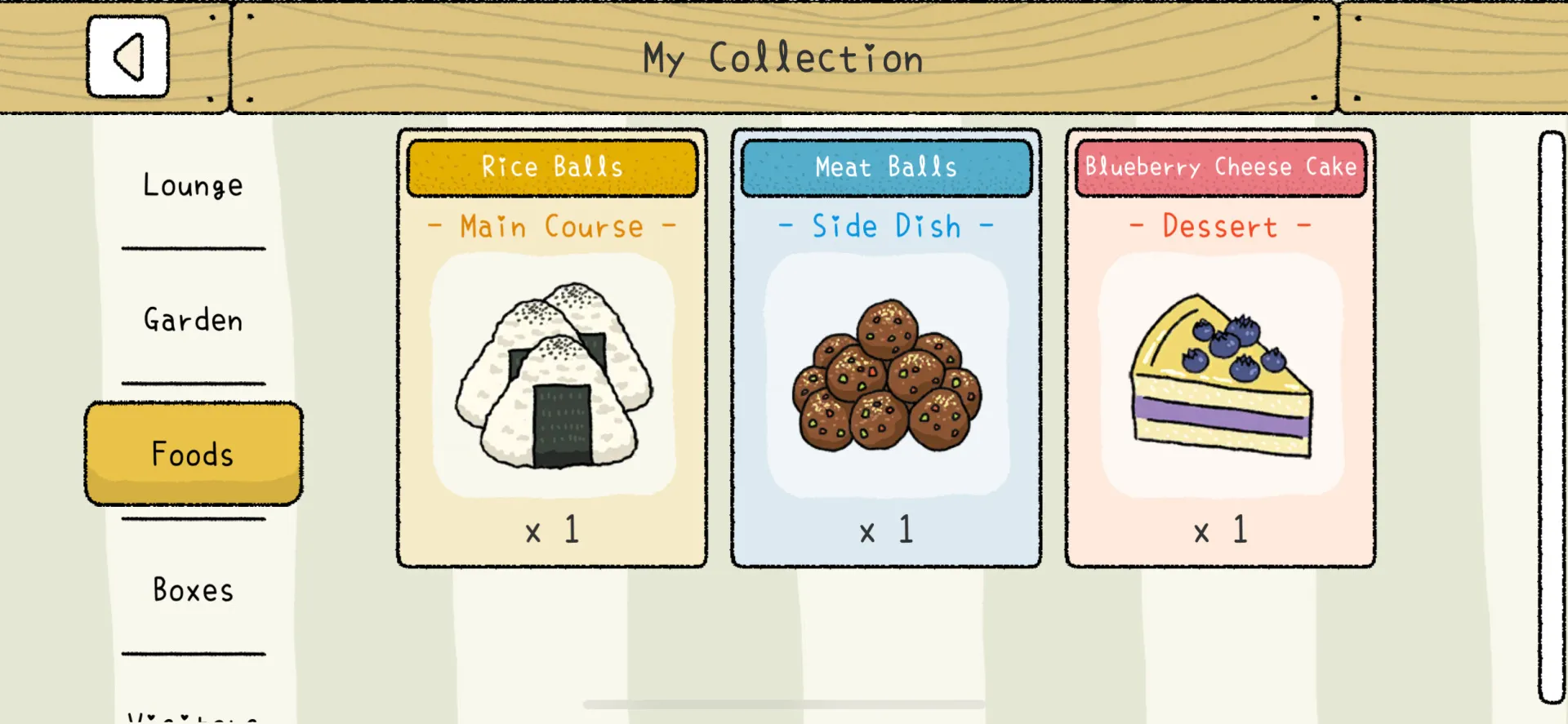
Task: Click the Blueberry Cheese Cake title banner
Action: (x=1219, y=167)
